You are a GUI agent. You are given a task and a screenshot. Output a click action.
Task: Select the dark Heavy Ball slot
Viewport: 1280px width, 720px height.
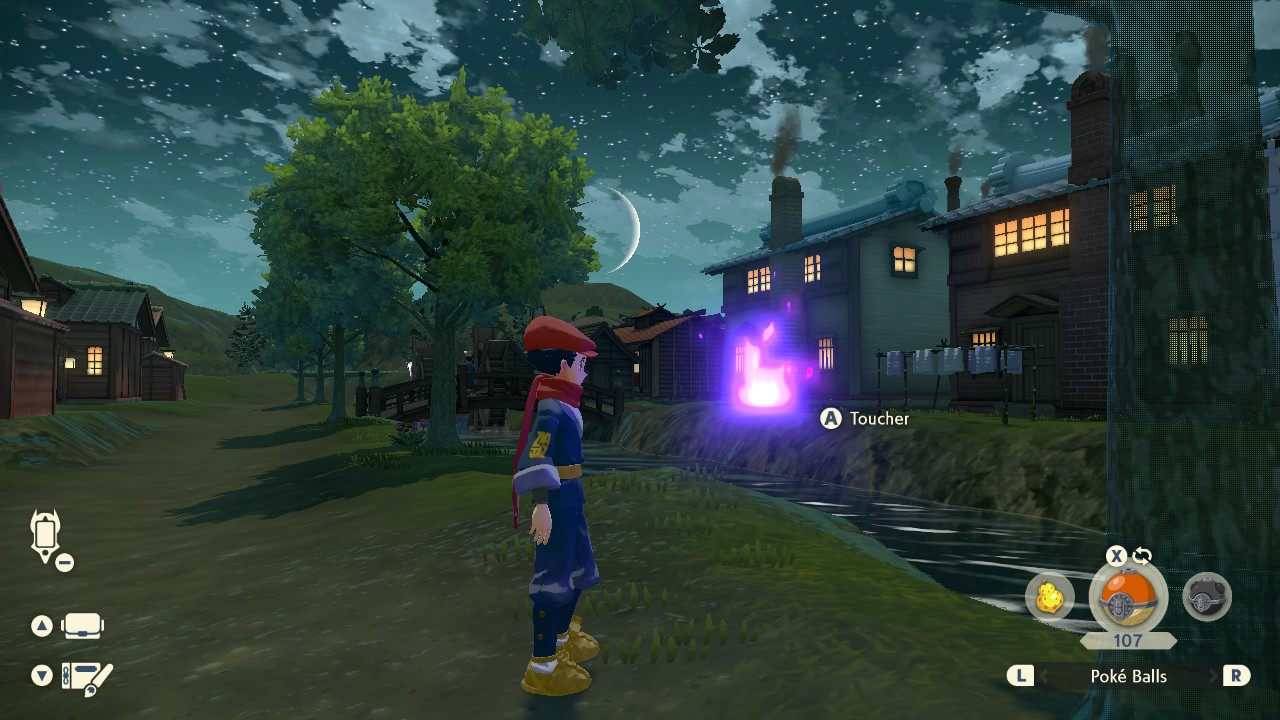(1206, 598)
